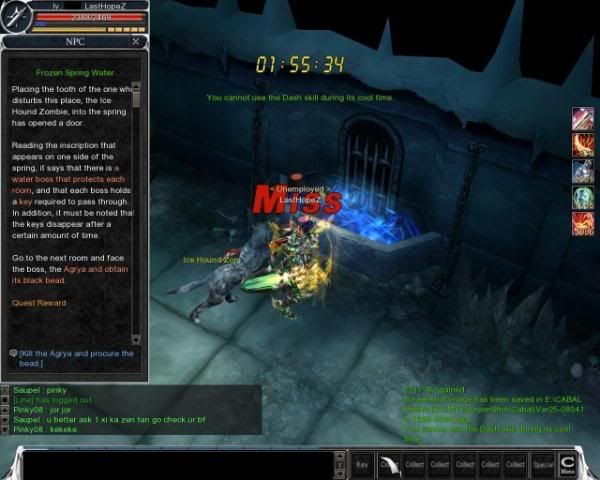Select the green aura buff icon
Image resolution: width=600 pixels, height=480 pixels.
(582, 197)
